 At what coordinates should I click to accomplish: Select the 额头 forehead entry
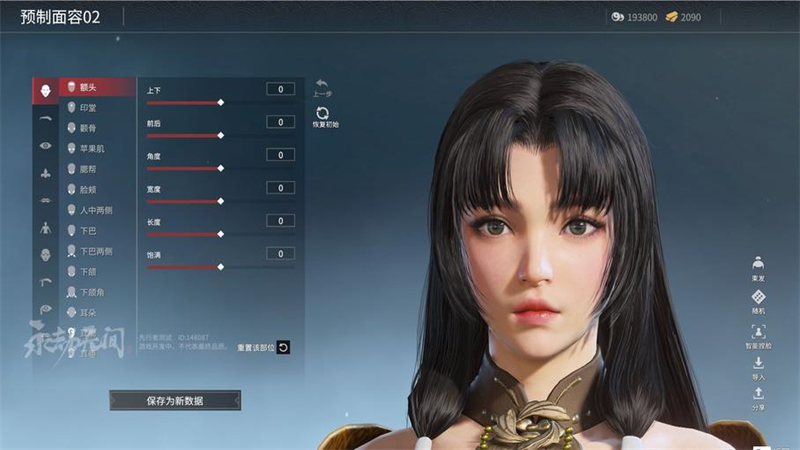[x=97, y=87]
